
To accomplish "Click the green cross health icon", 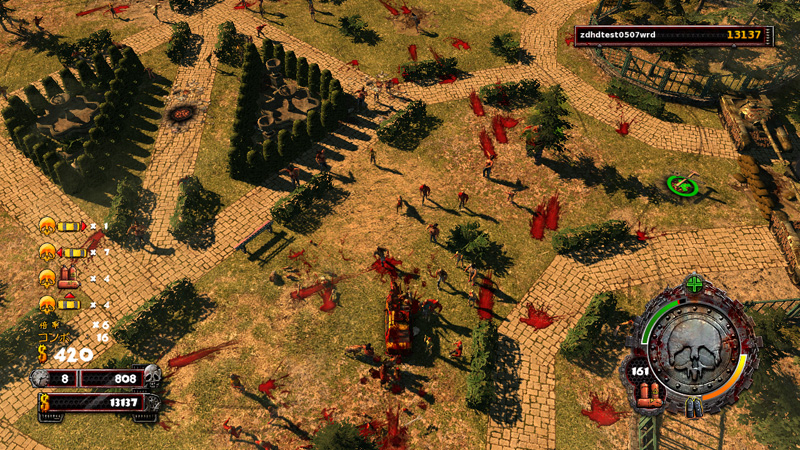I will pos(694,284).
